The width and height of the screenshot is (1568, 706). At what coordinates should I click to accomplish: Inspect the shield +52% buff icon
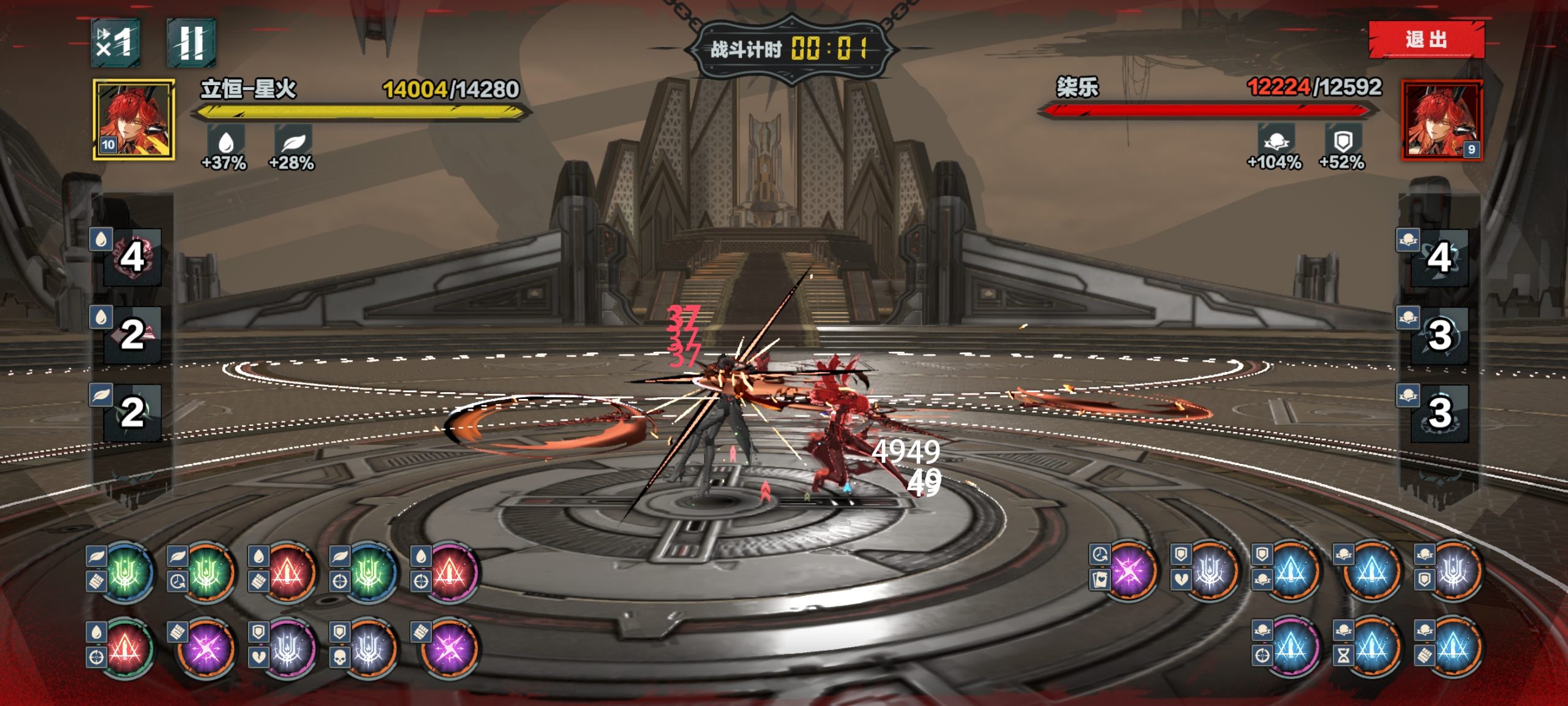(x=1342, y=140)
